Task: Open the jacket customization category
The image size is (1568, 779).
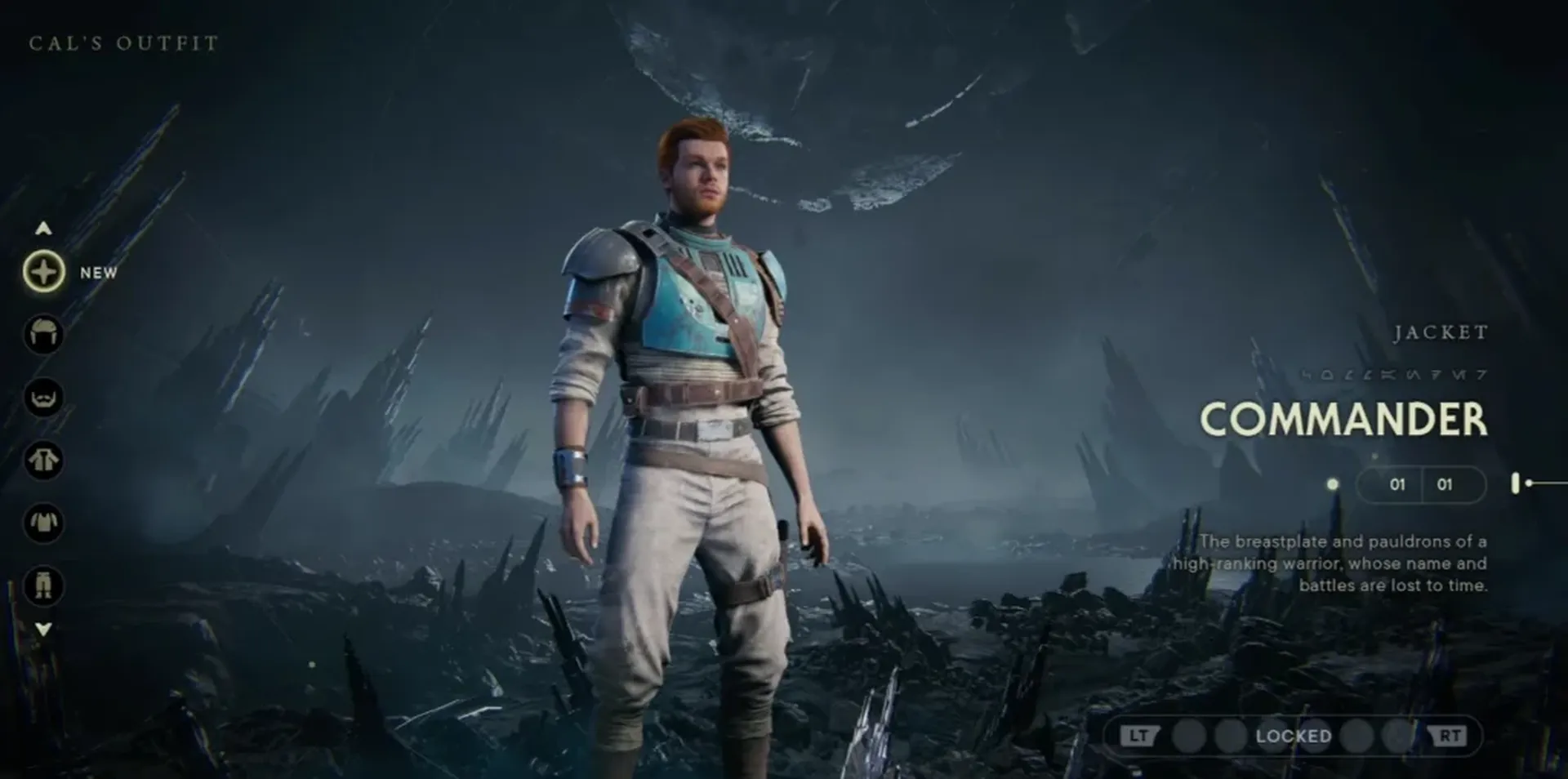Action: tap(45, 461)
